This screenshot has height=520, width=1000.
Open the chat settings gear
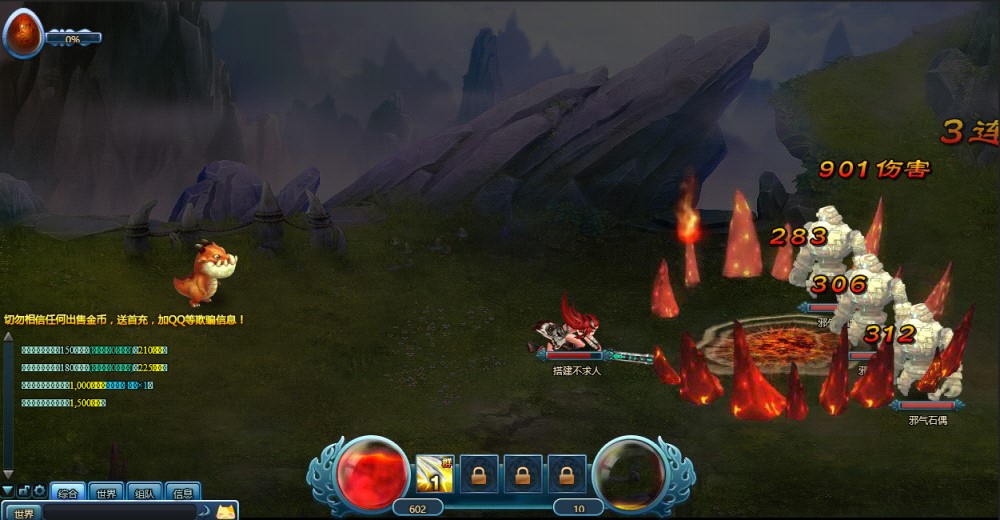39,491
